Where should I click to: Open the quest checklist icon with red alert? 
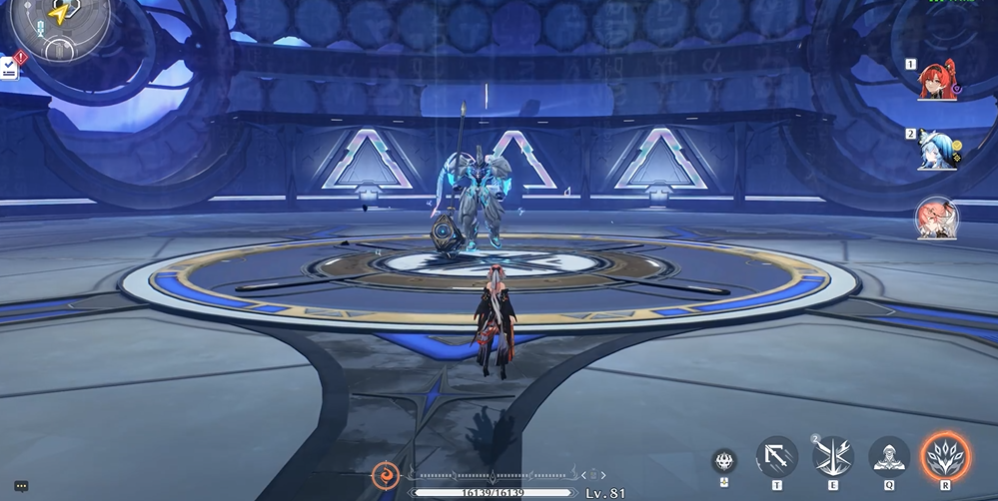[x=9, y=67]
